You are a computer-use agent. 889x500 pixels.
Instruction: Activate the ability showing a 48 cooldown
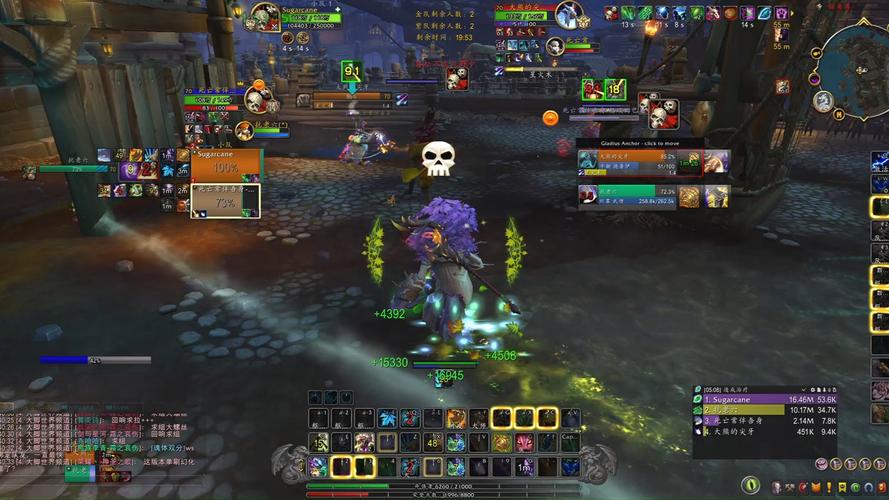click(x=433, y=442)
